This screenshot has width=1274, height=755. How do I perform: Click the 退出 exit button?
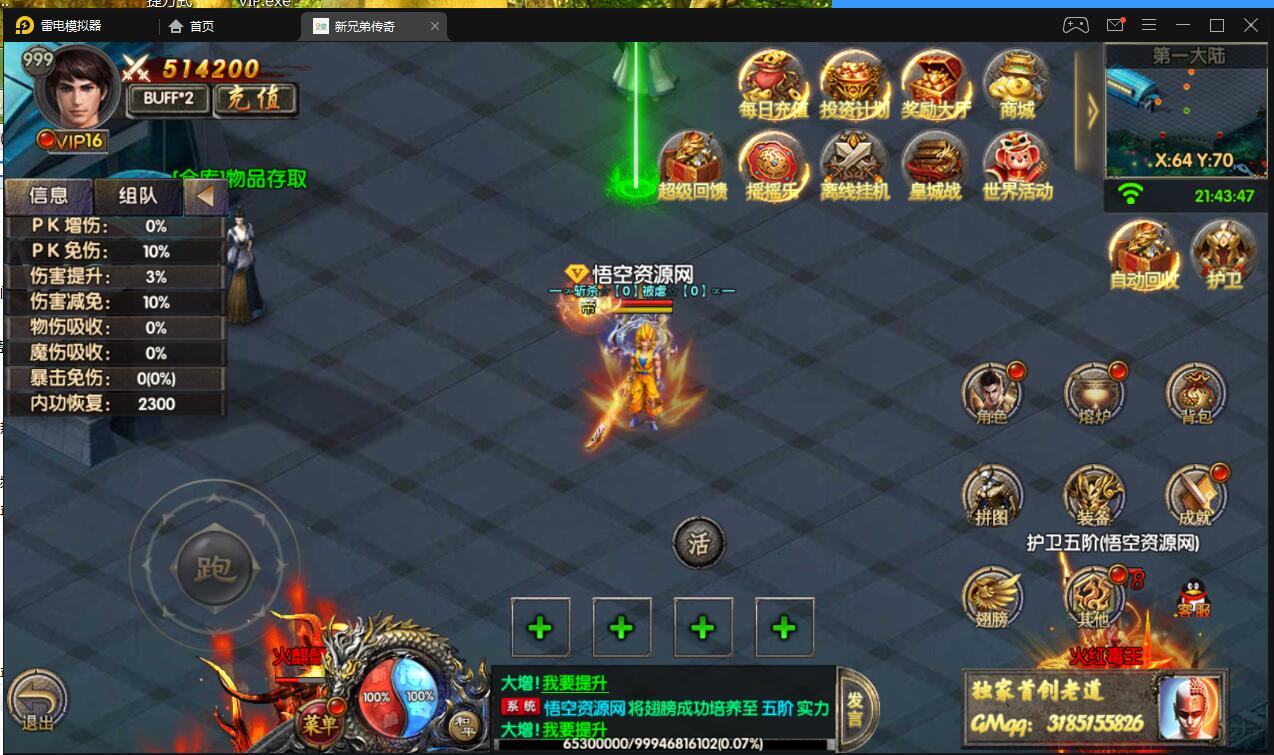pyautogui.click(x=38, y=699)
